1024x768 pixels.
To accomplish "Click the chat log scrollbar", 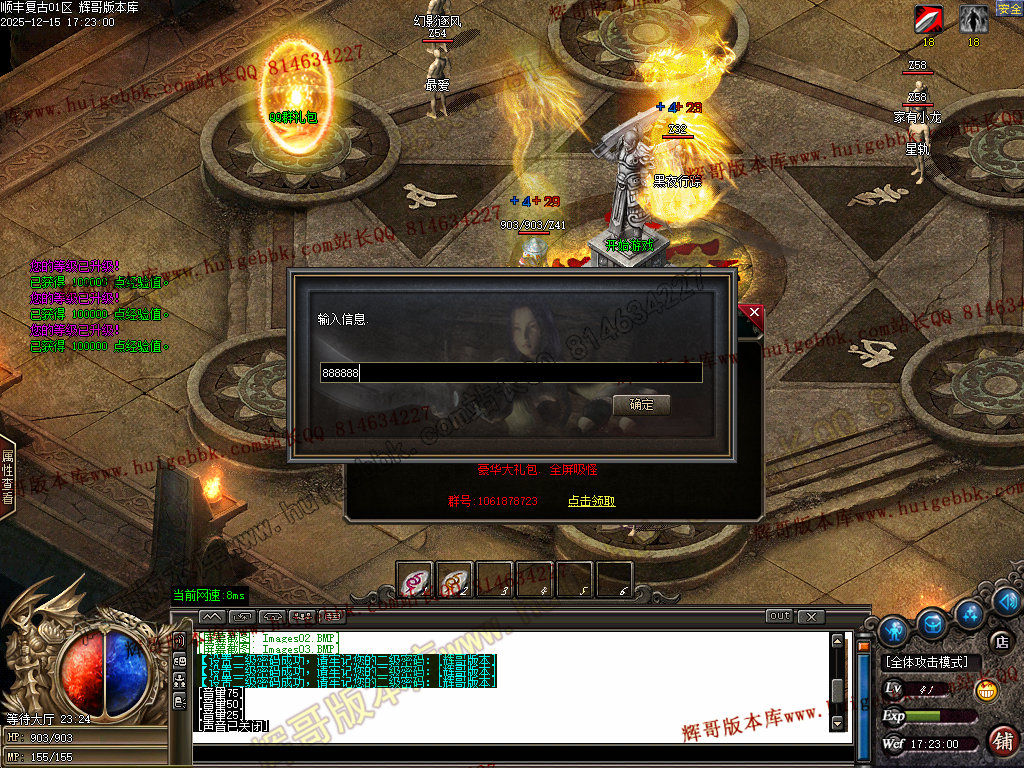I will click(x=837, y=690).
